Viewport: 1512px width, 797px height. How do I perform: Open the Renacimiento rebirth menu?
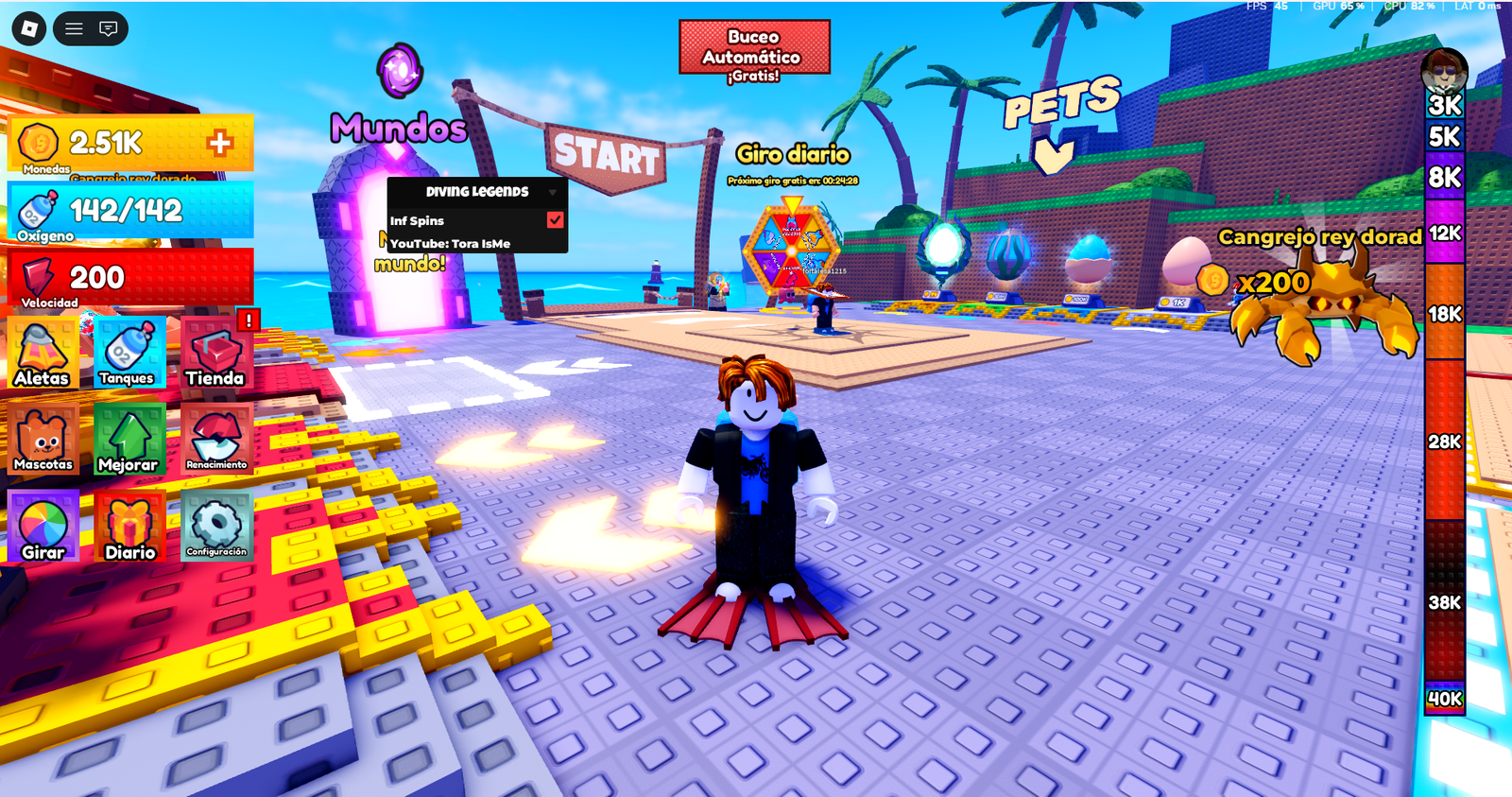215,440
